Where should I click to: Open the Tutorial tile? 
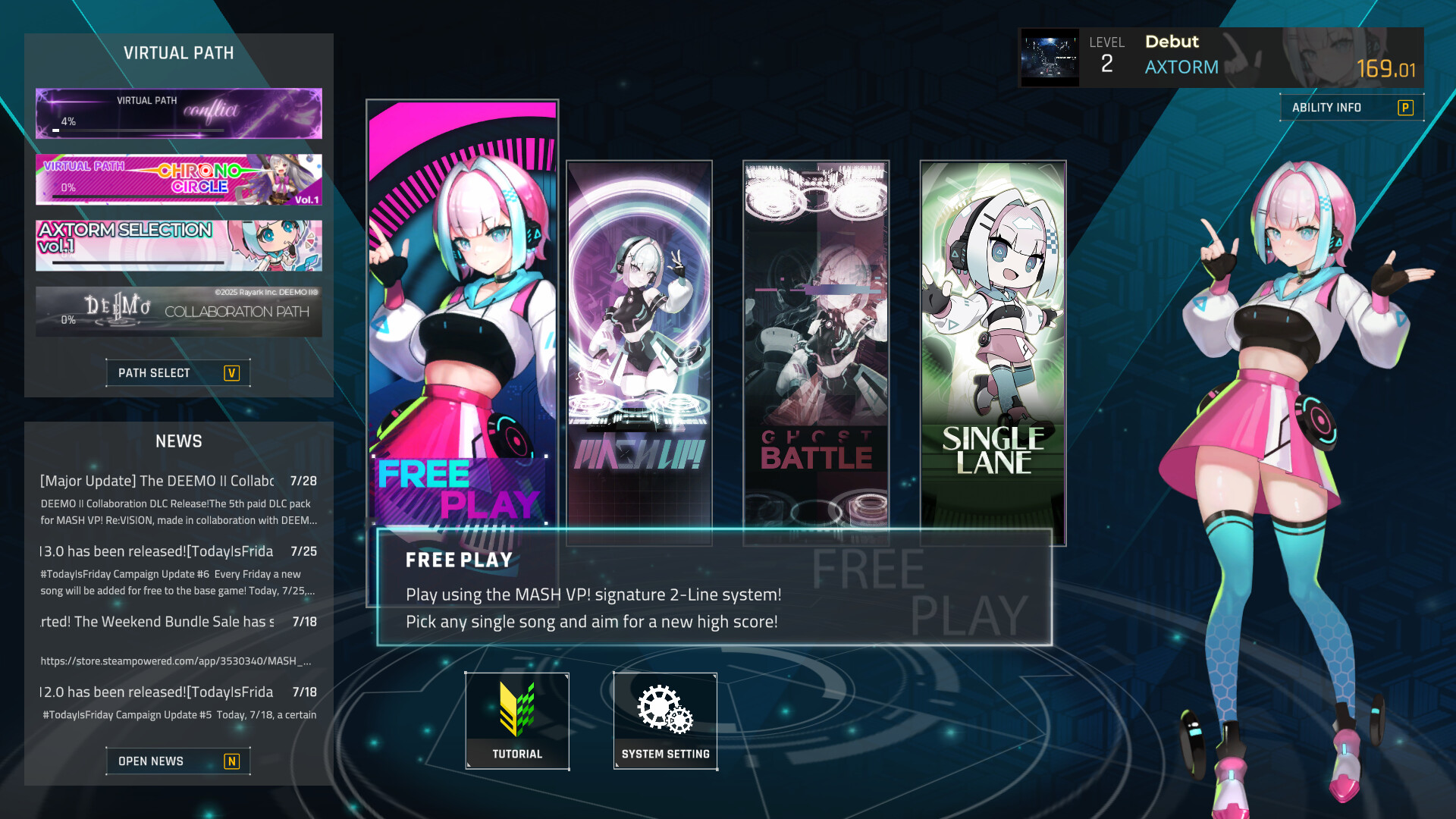(x=517, y=720)
